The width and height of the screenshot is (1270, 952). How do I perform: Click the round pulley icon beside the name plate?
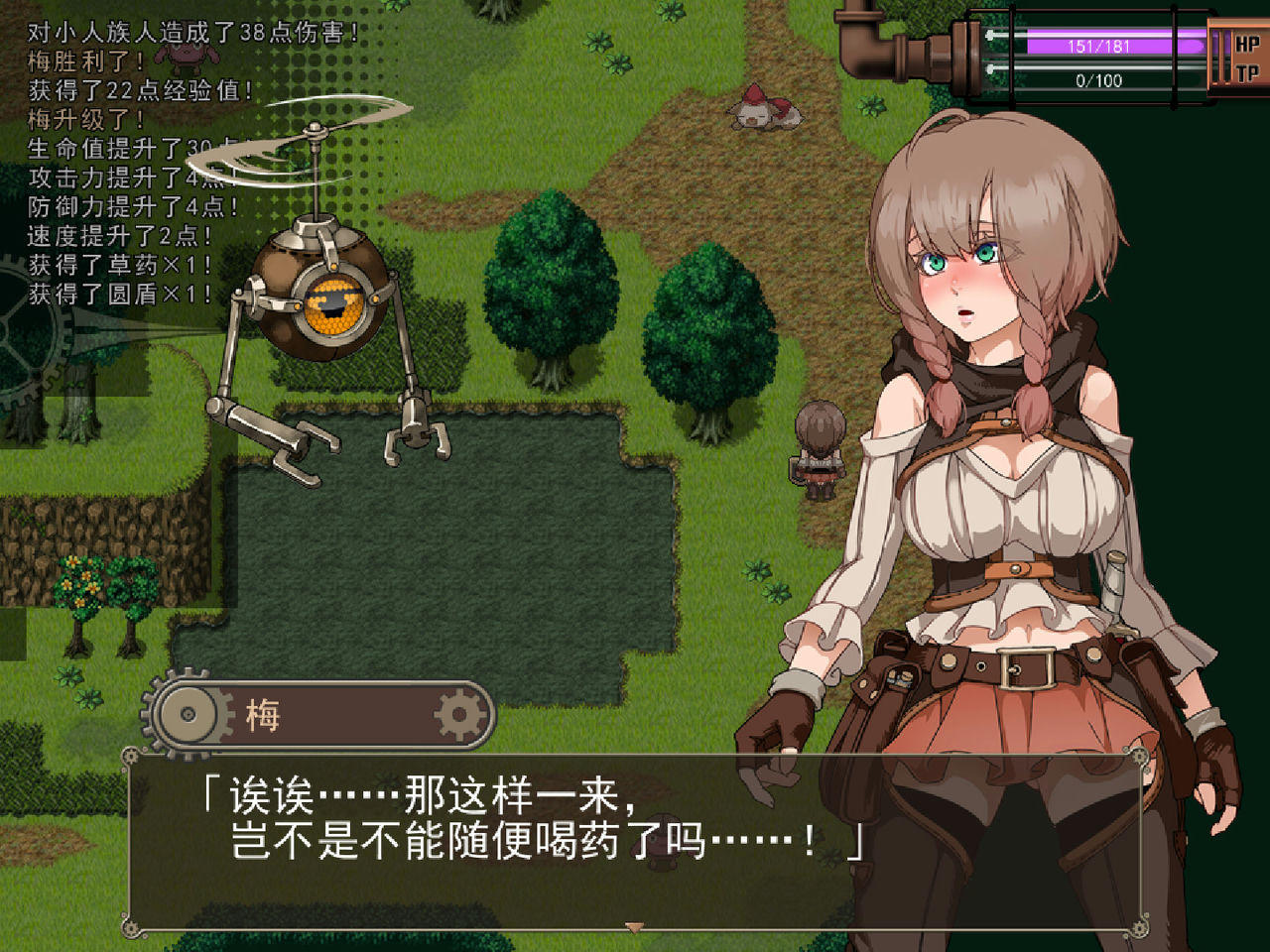(x=188, y=713)
